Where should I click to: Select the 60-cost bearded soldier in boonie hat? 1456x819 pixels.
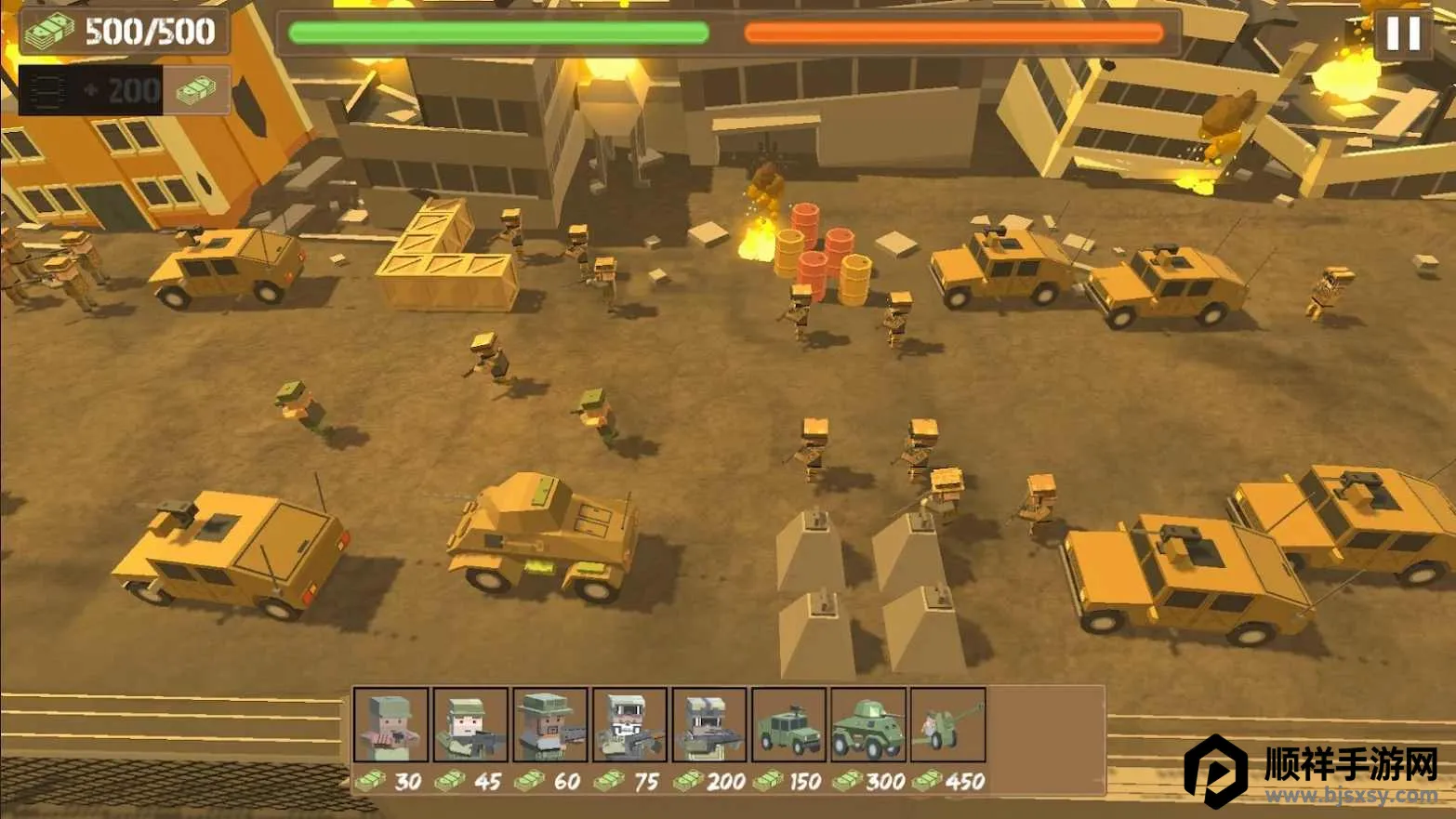tap(550, 725)
